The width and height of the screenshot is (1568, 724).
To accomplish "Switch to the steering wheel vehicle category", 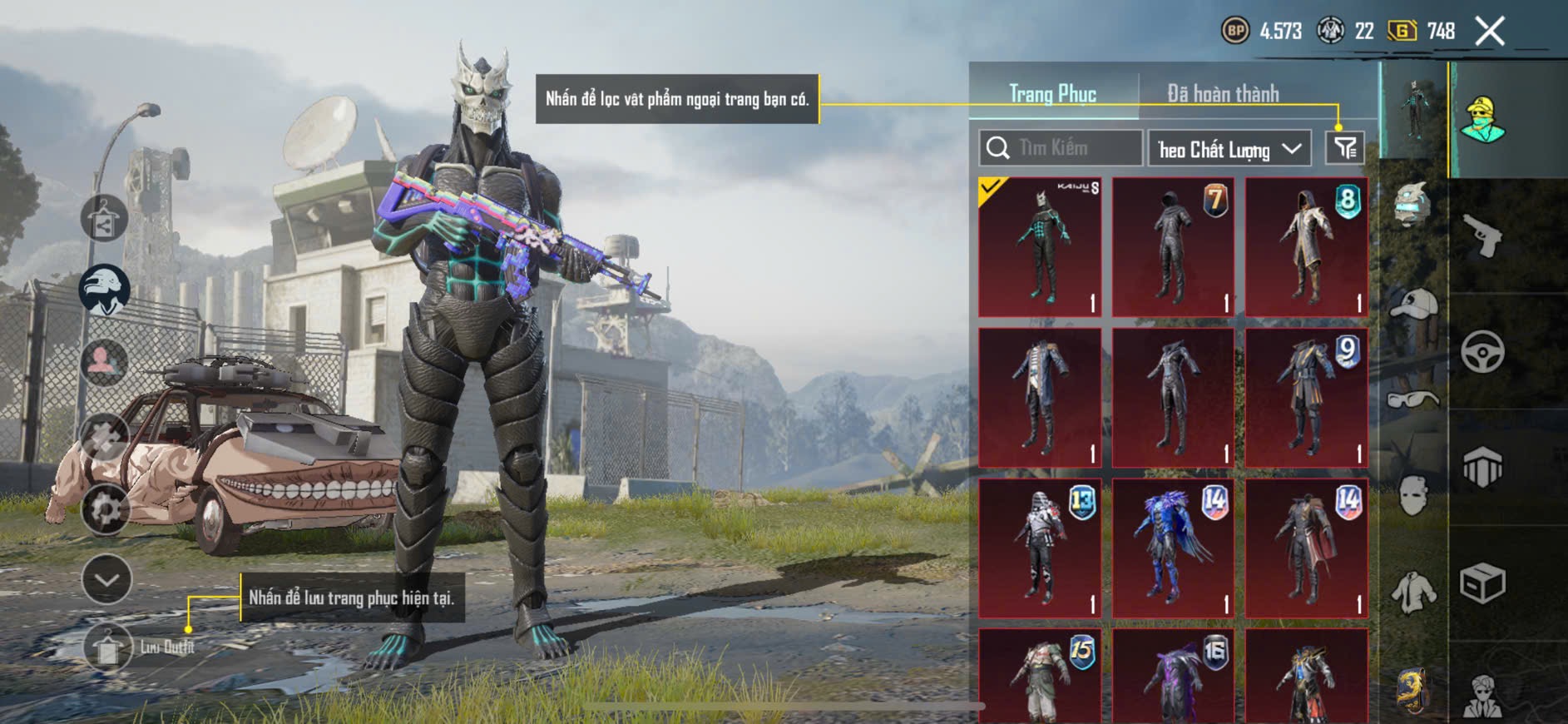I will [1482, 351].
